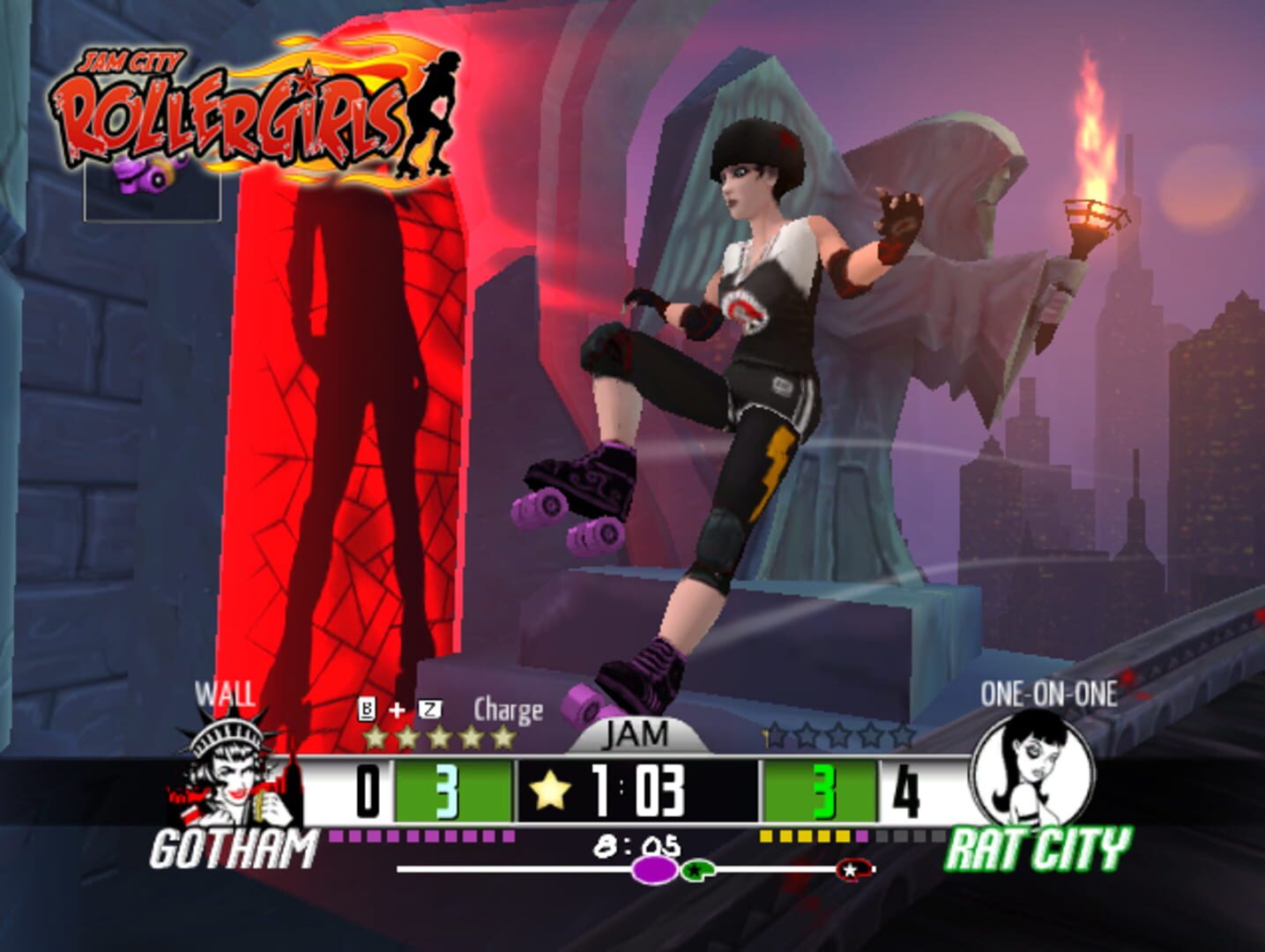Click the B button prompt icon
This screenshot has height=952, width=1265.
[366, 707]
